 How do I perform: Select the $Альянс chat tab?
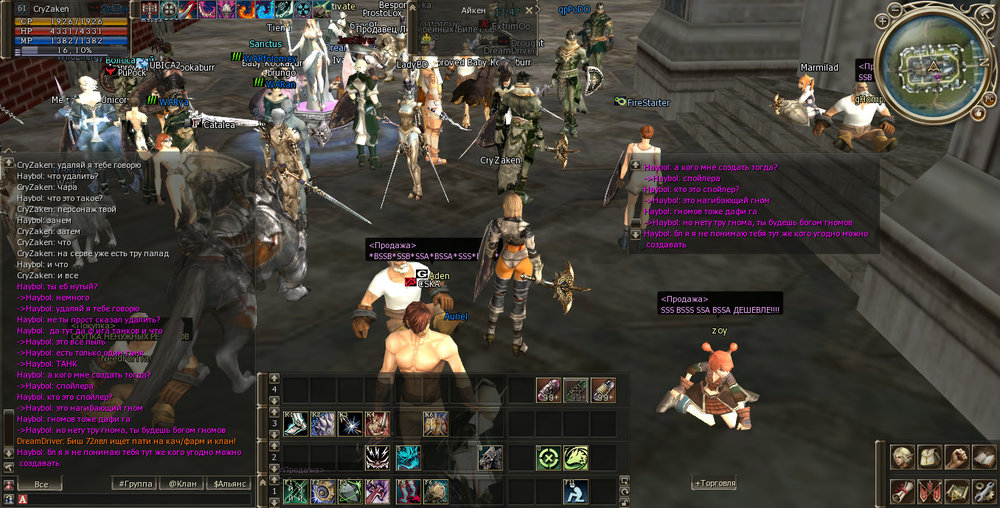pos(231,484)
